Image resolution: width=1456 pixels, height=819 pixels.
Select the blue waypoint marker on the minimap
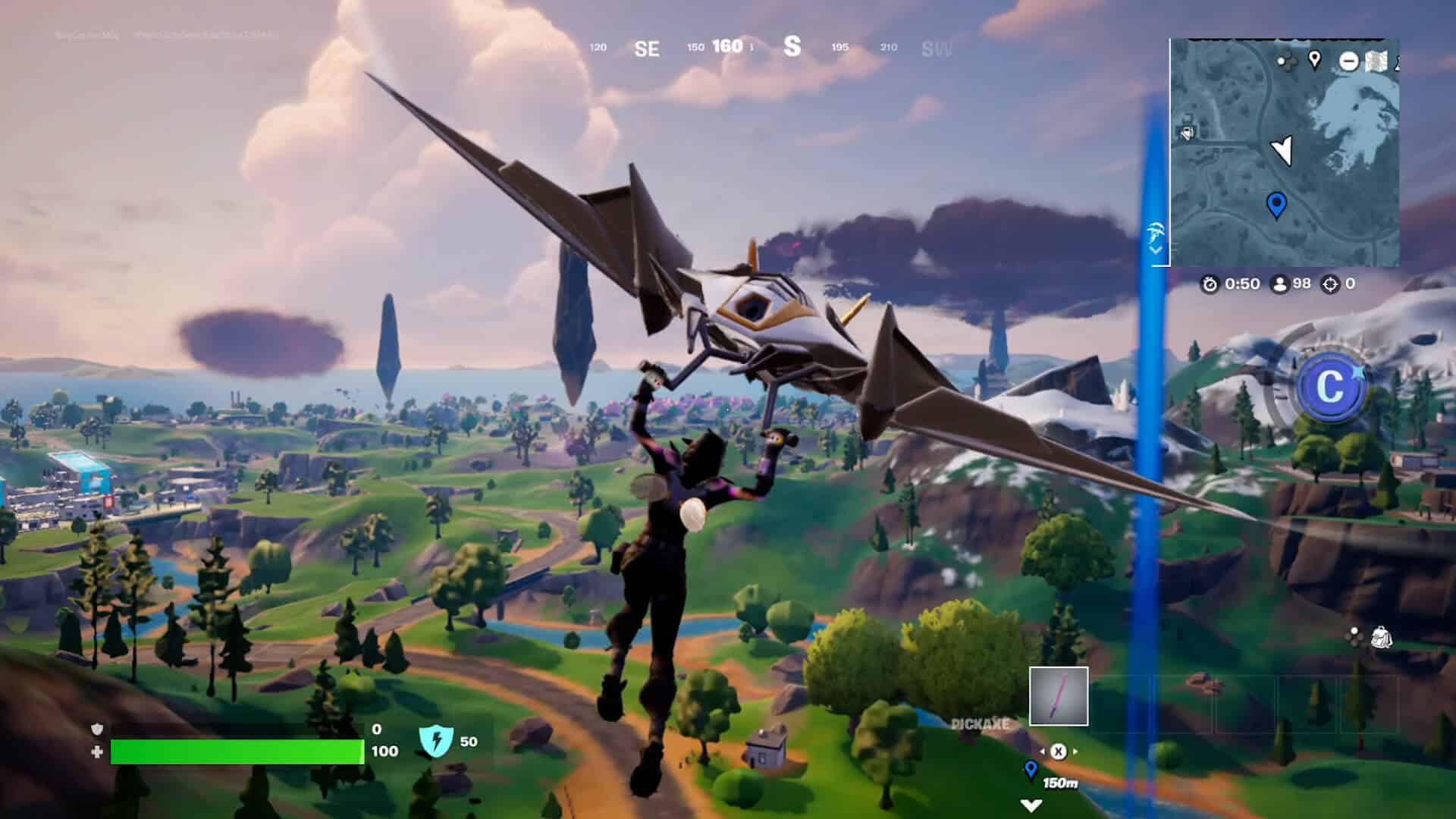click(x=1276, y=204)
